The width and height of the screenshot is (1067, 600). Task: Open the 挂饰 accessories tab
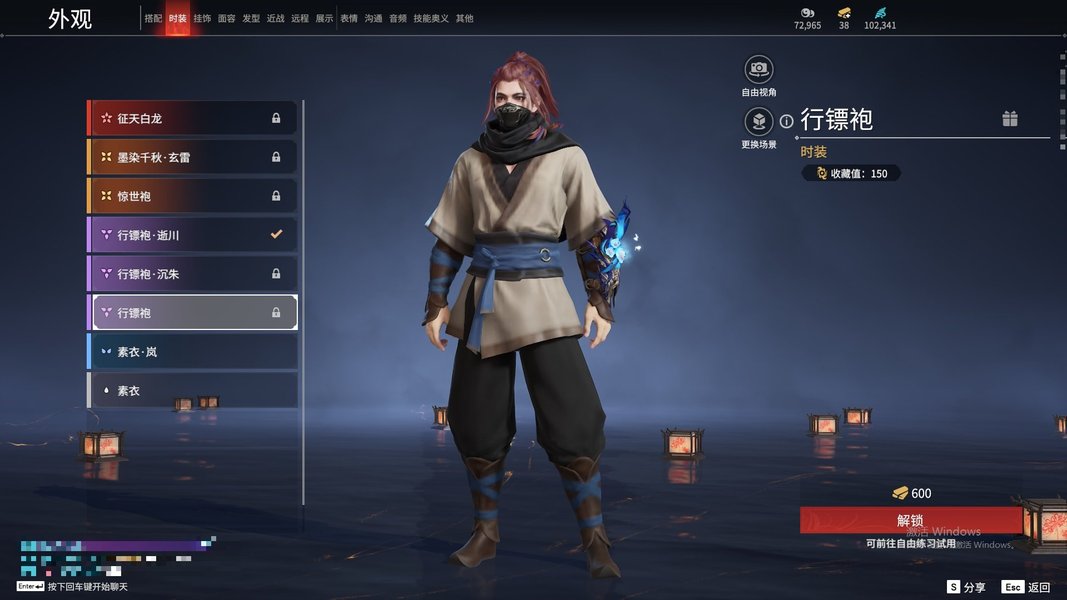click(202, 19)
